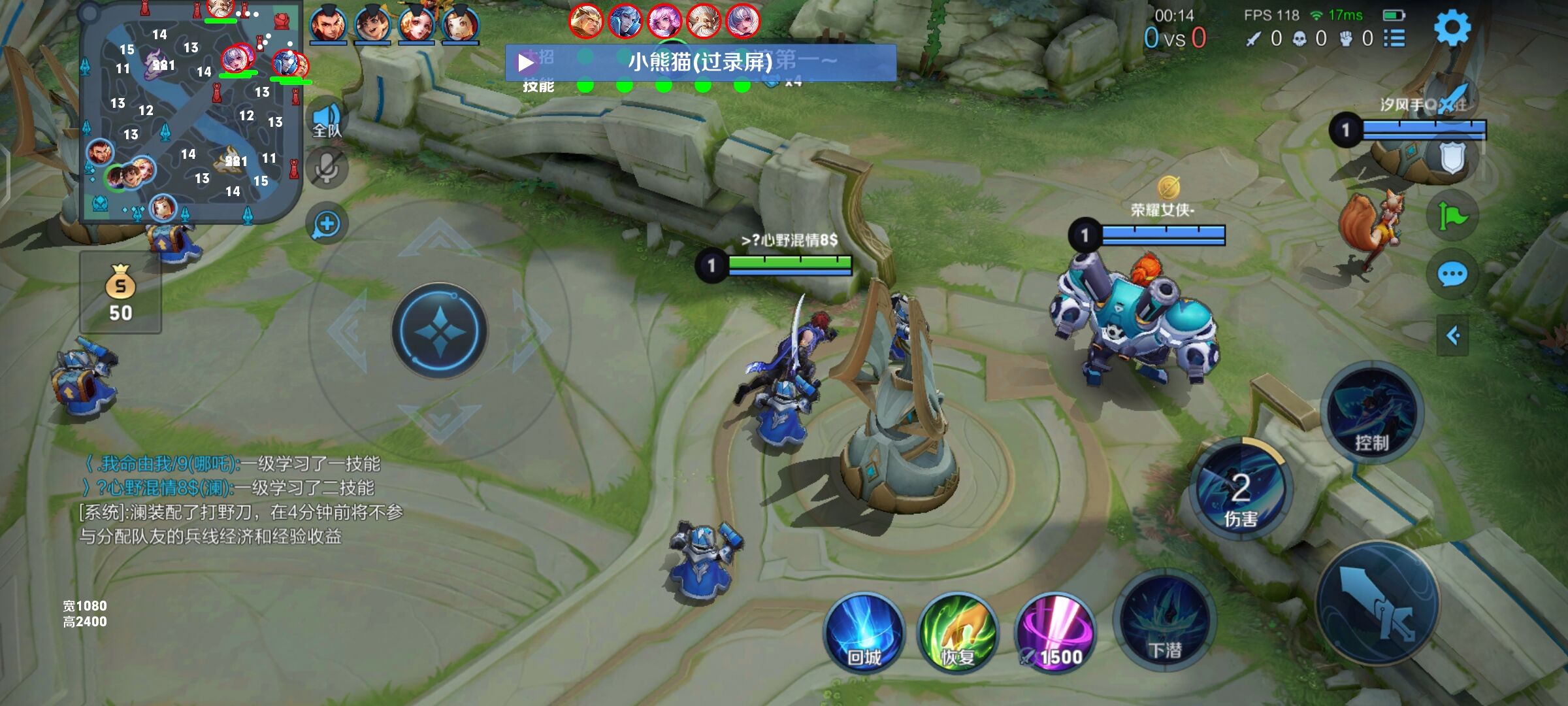Toggle the microphone button
This screenshot has height=706, width=1568.
327,169
